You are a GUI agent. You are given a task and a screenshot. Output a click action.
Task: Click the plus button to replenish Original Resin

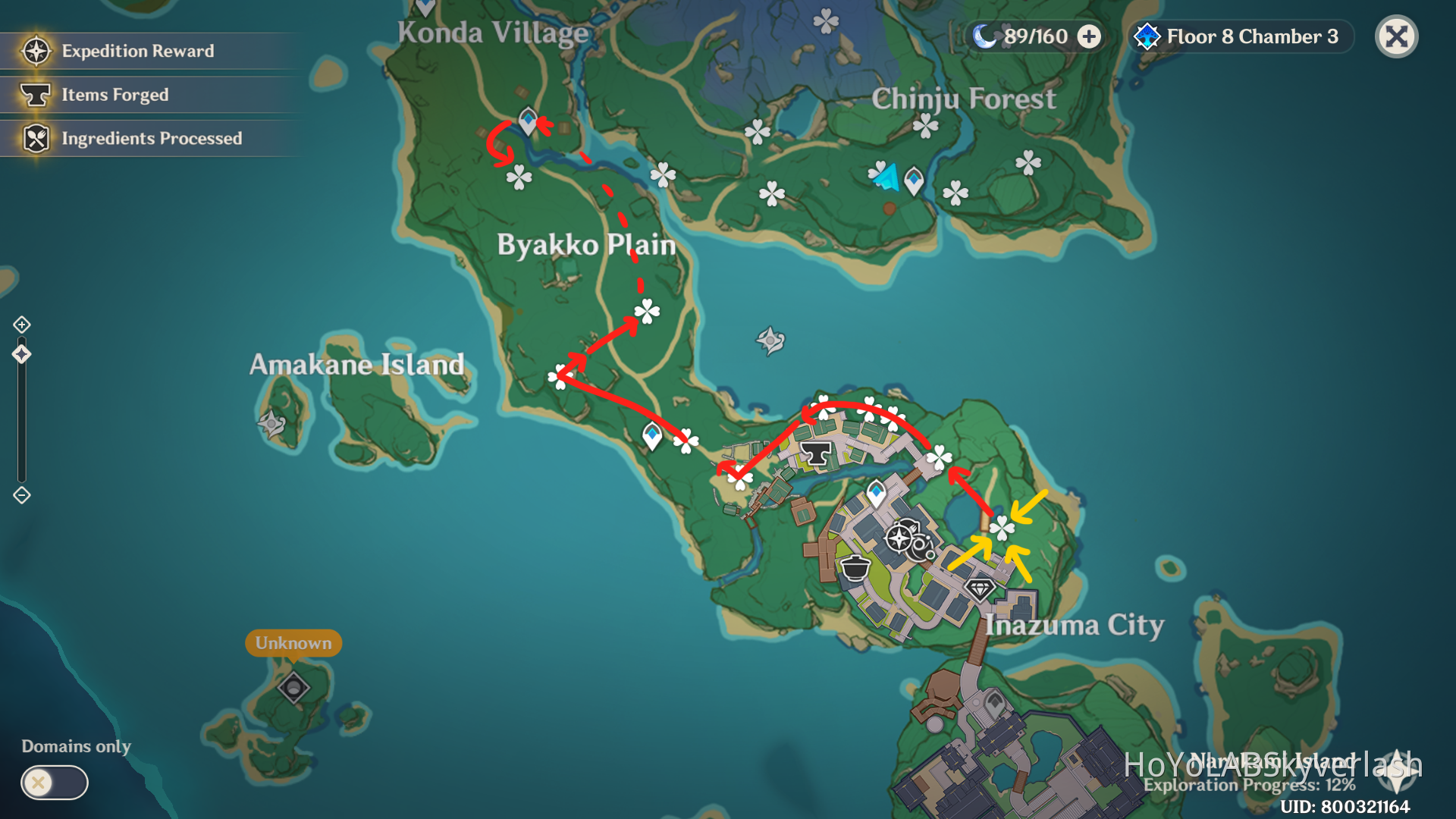(x=1090, y=36)
